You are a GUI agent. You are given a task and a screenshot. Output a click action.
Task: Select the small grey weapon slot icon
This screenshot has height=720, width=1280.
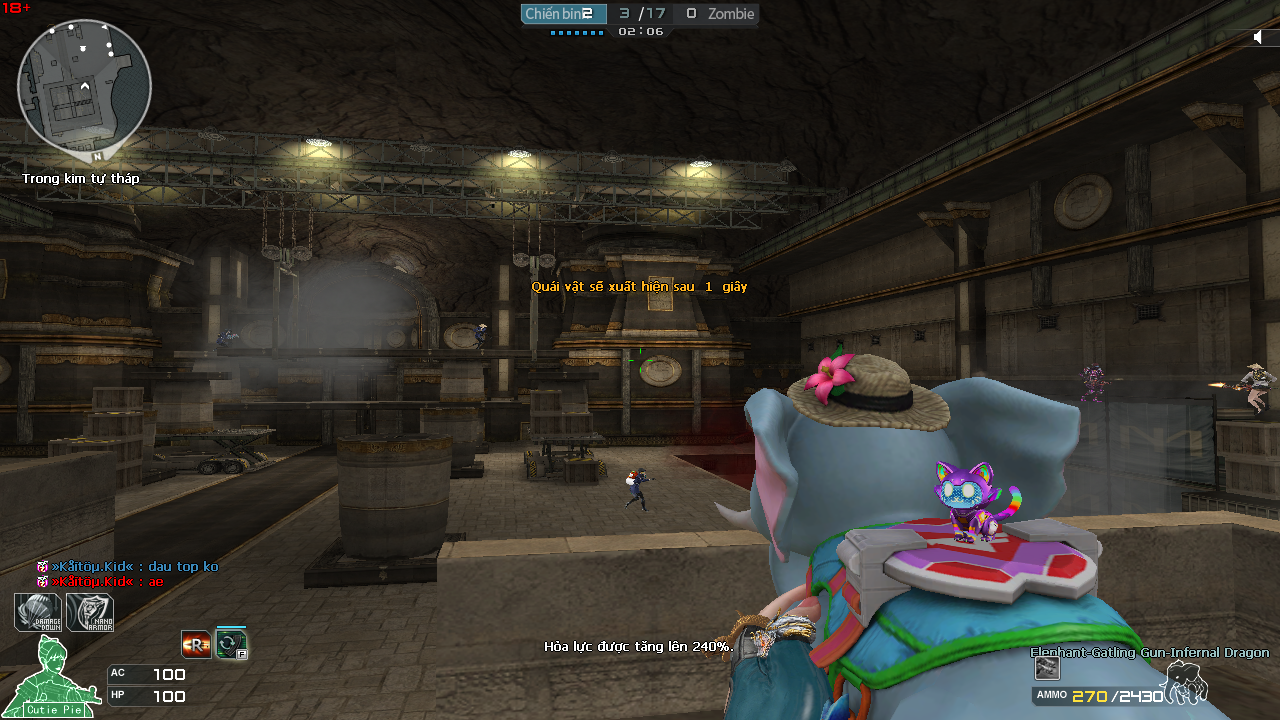coord(1047,668)
